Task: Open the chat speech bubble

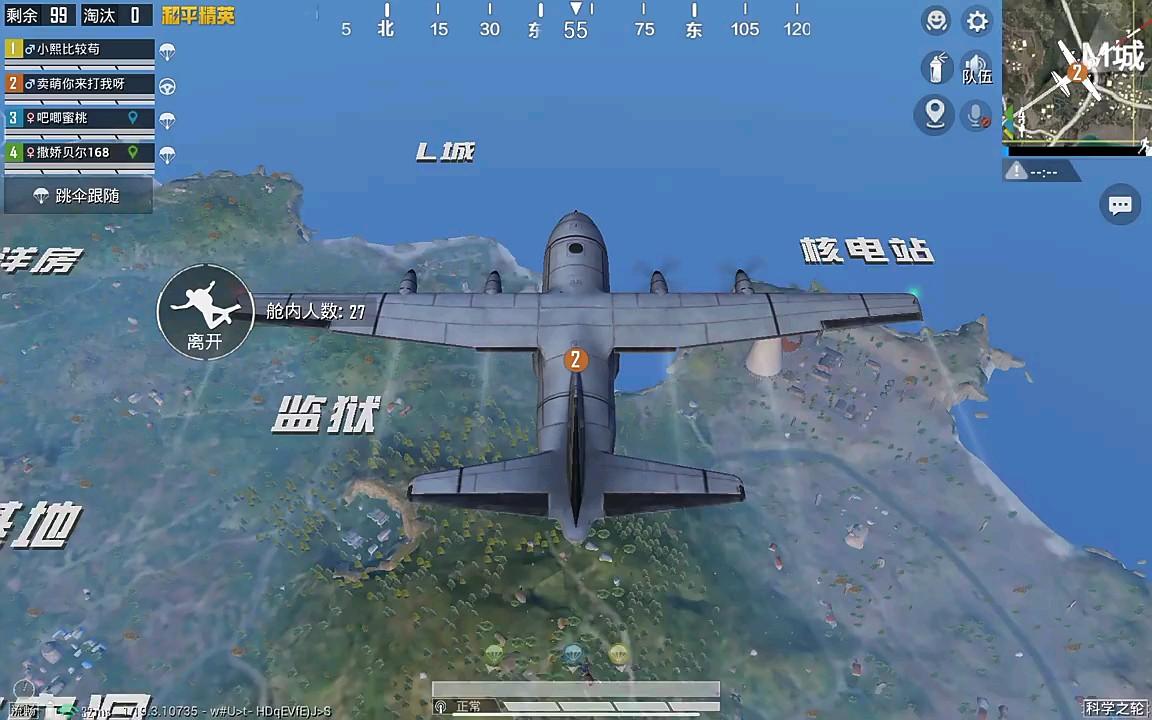Action: click(1120, 205)
